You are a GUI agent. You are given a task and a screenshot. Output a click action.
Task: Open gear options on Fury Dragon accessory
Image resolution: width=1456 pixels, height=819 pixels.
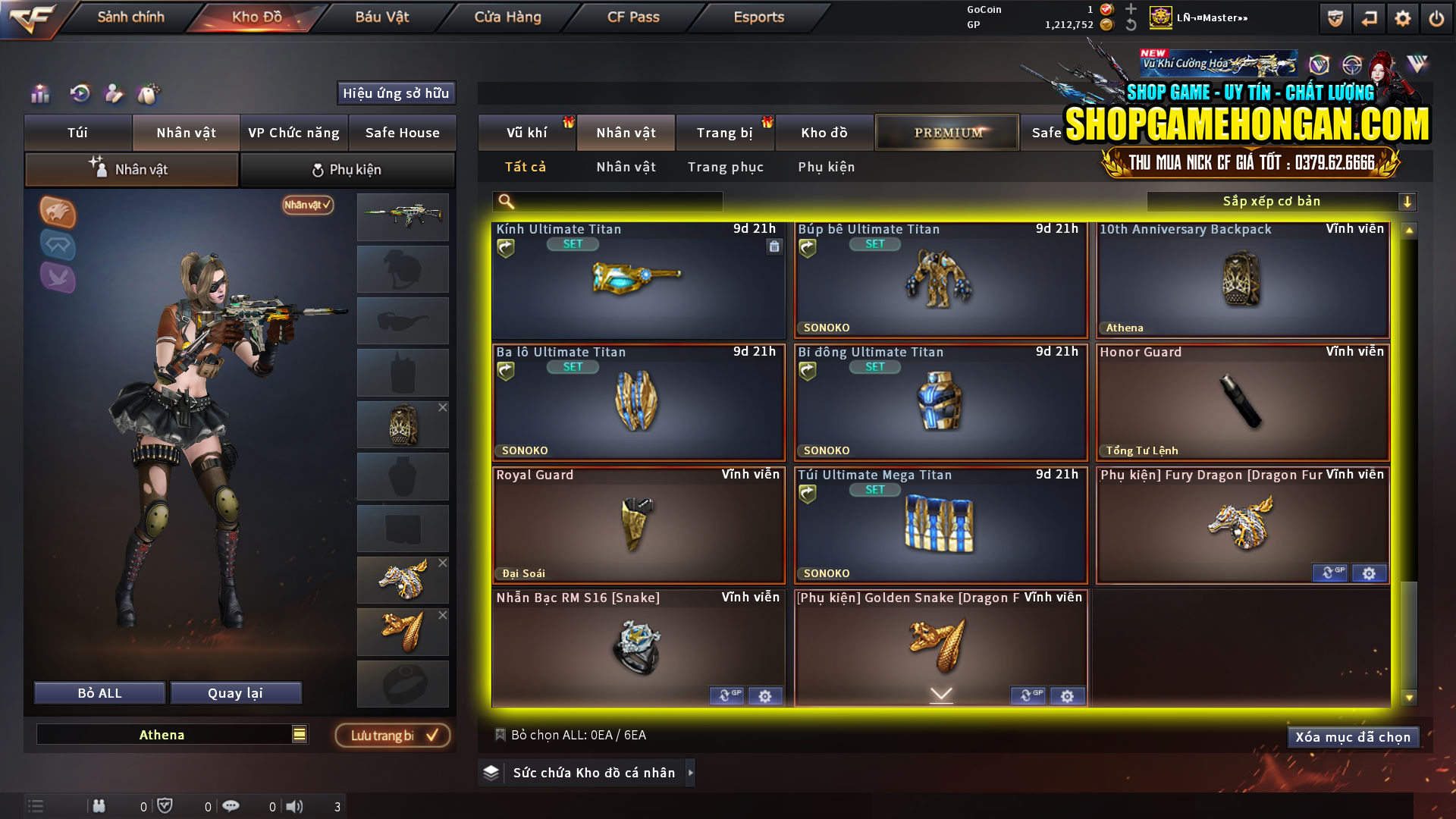click(1369, 573)
